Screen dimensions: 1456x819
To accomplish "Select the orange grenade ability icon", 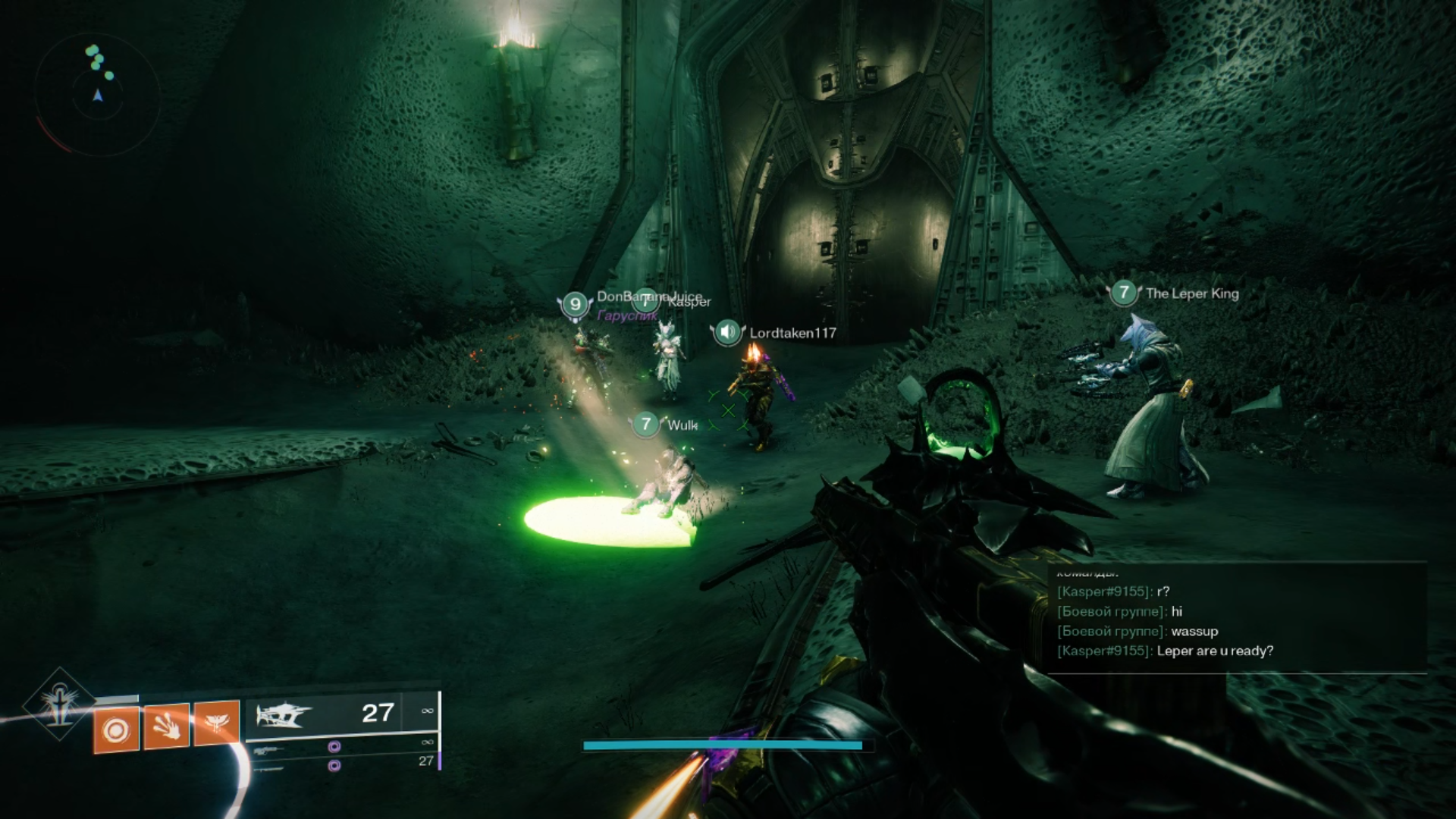I will point(116,730).
